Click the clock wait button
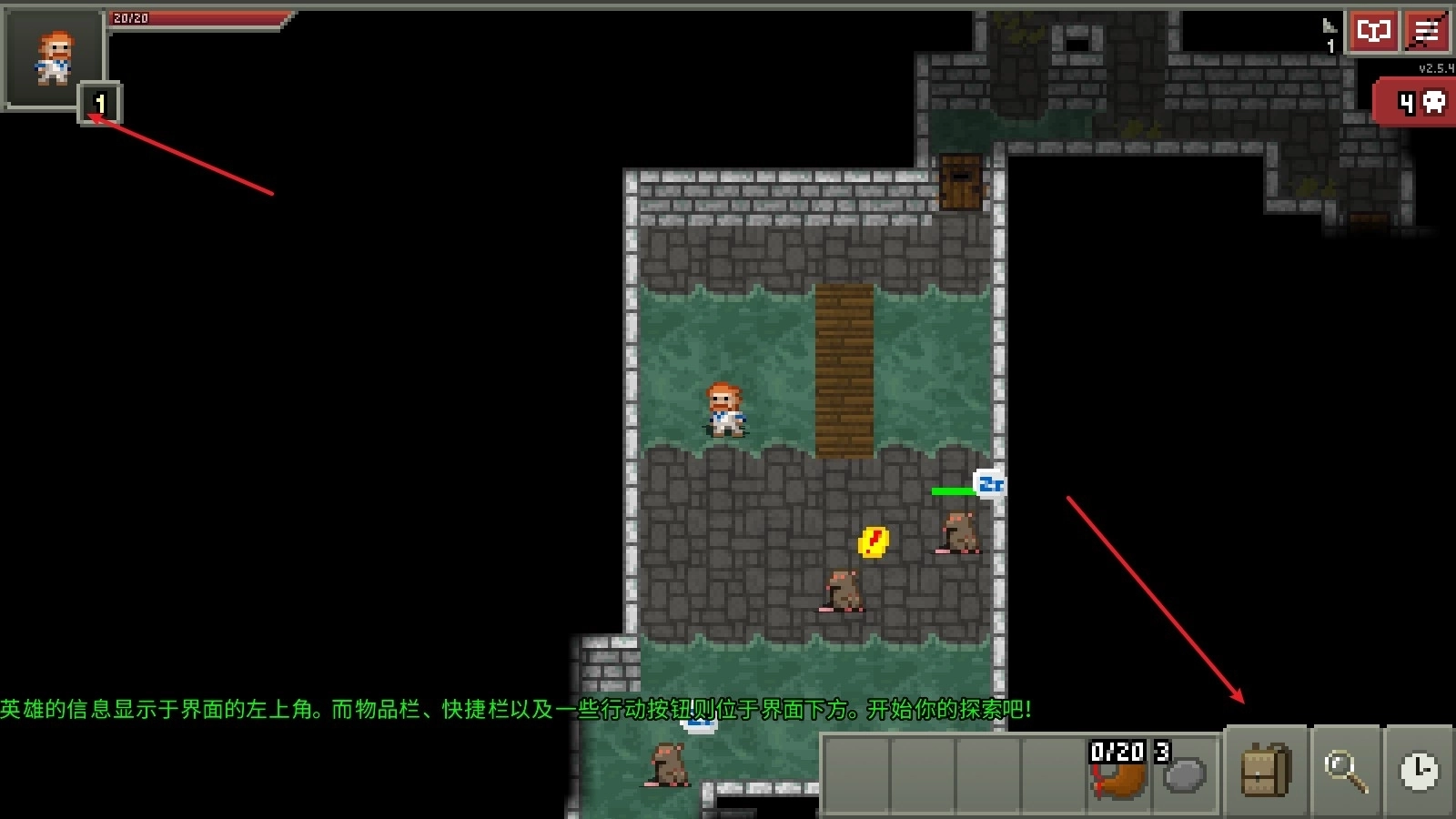The width and height of the screenshot is (1456, 819). 1419,771
